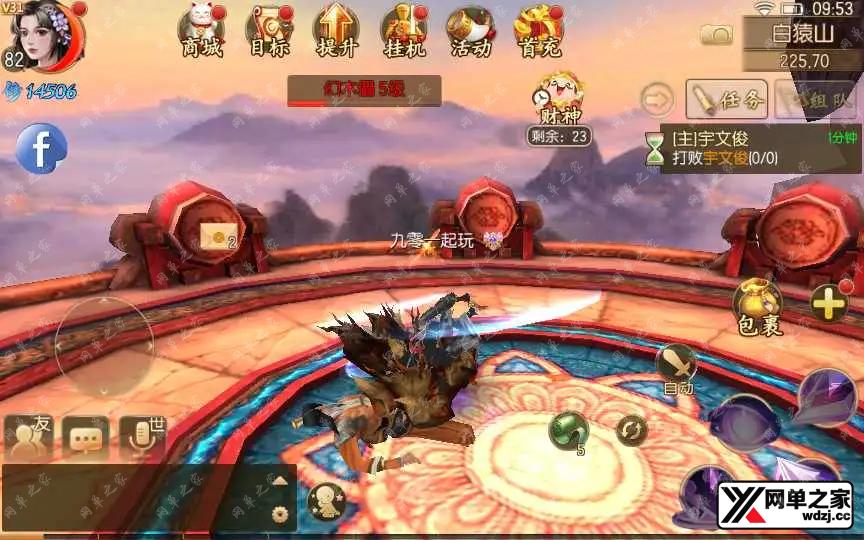Screen dimensions: 864x540
Task: Open the Facebook share button
Action: tap(41, 150)
